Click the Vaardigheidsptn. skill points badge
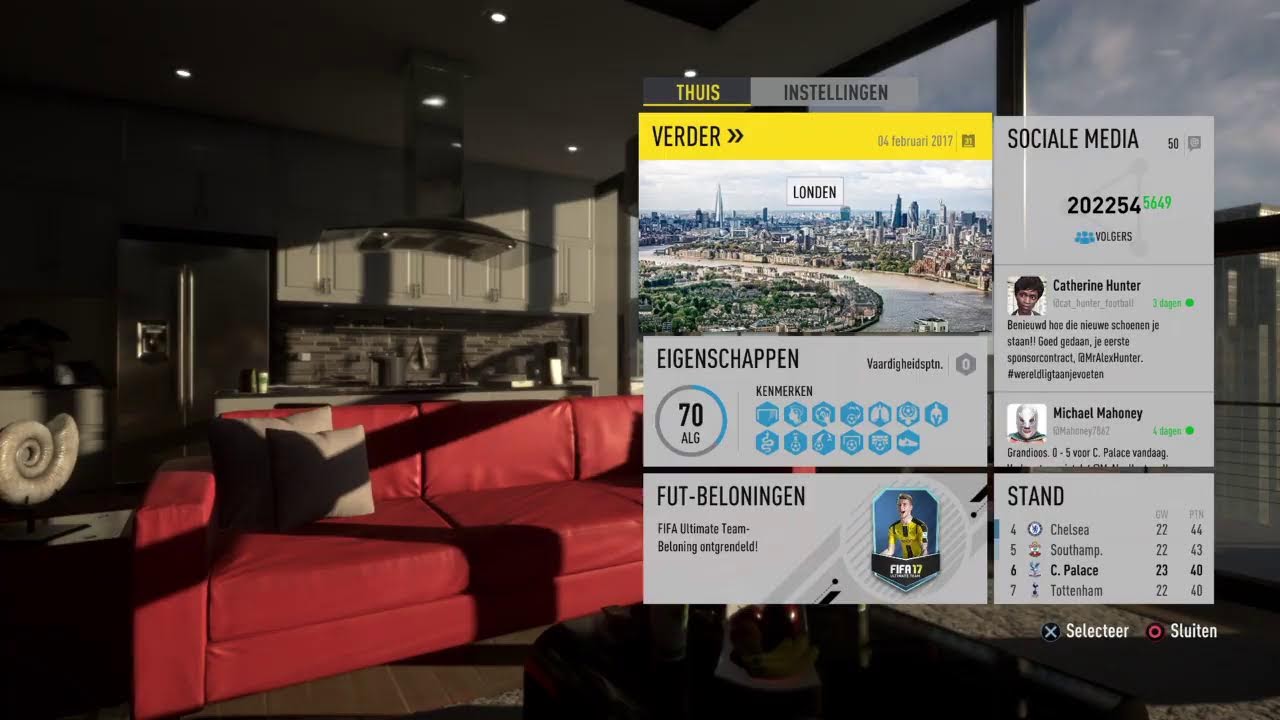This screenshot has width=1280, height=720. coord(965,364)
